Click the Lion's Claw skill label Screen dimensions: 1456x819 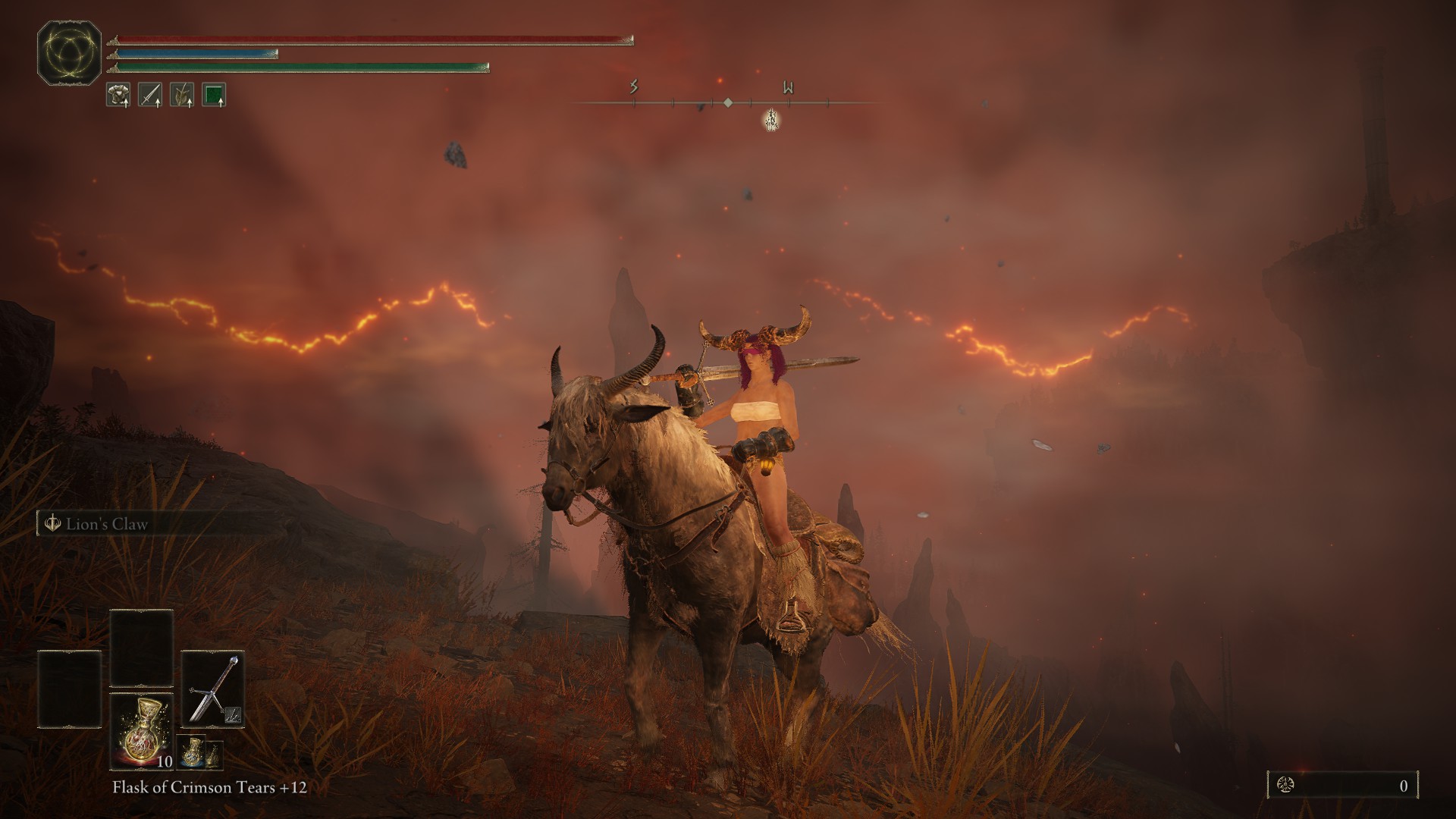click(106, 524)
